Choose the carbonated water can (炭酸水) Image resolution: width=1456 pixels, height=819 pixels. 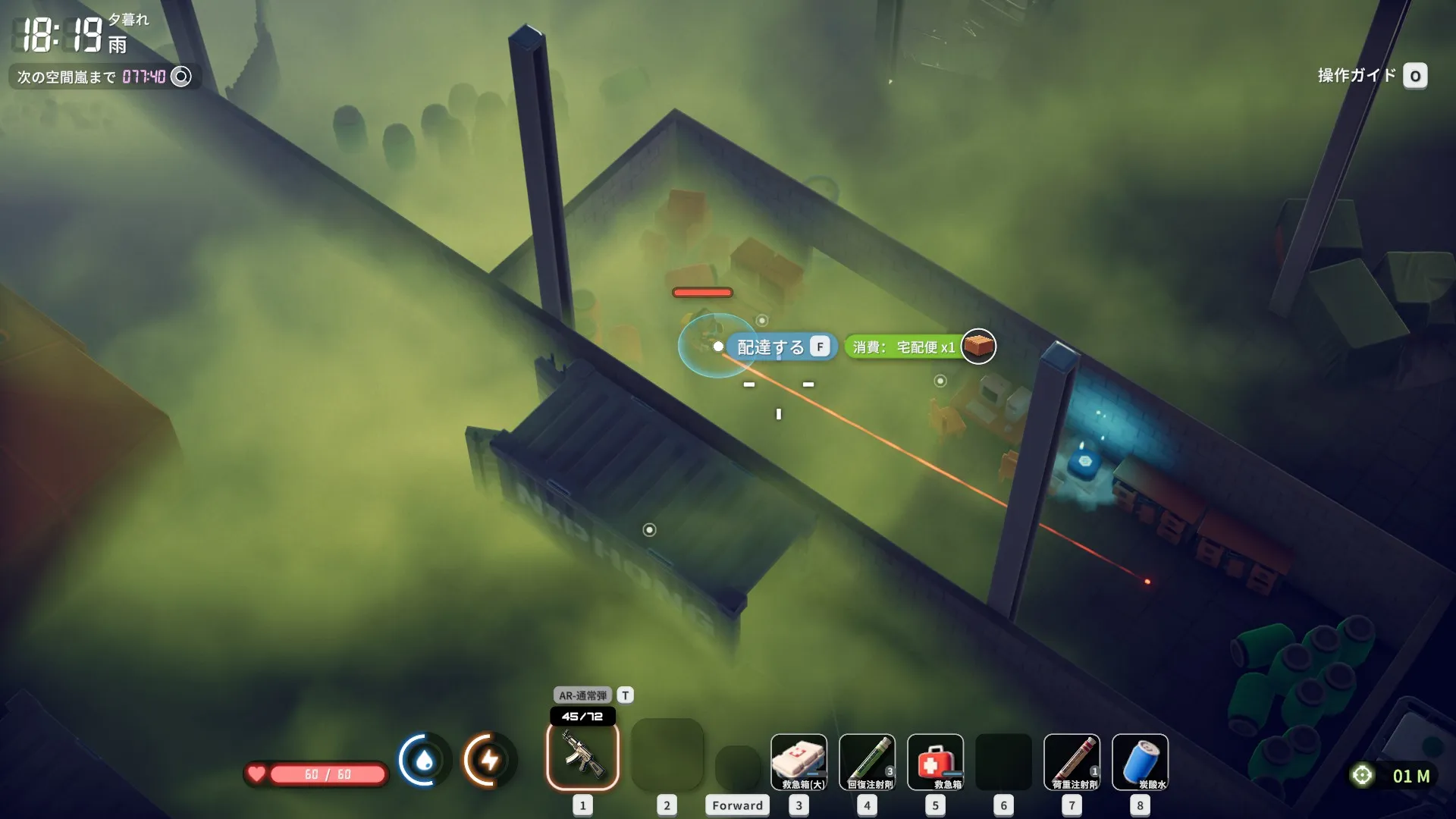coord(1140,761)
